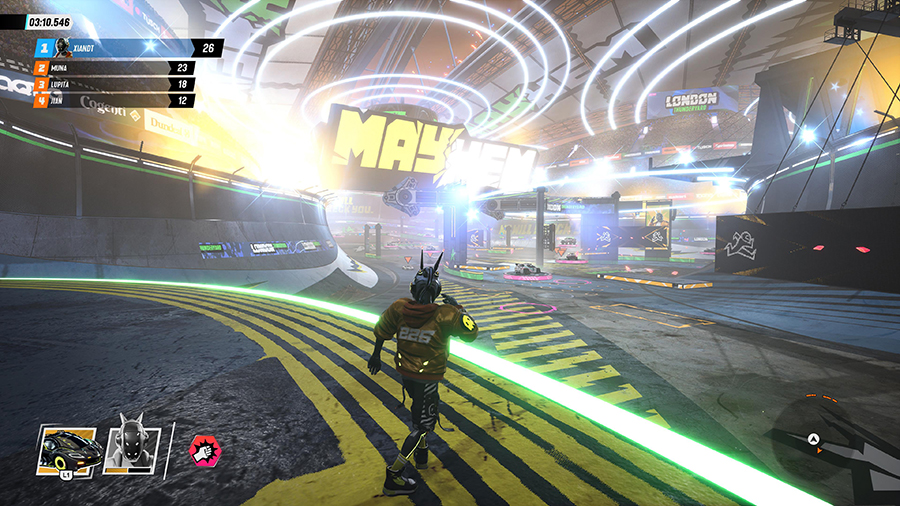This screenshot has width=900, height=506.
Task: Select XIANDT's first-place scoreboard row
Action: pyautogui.click(x=127, y=47)
